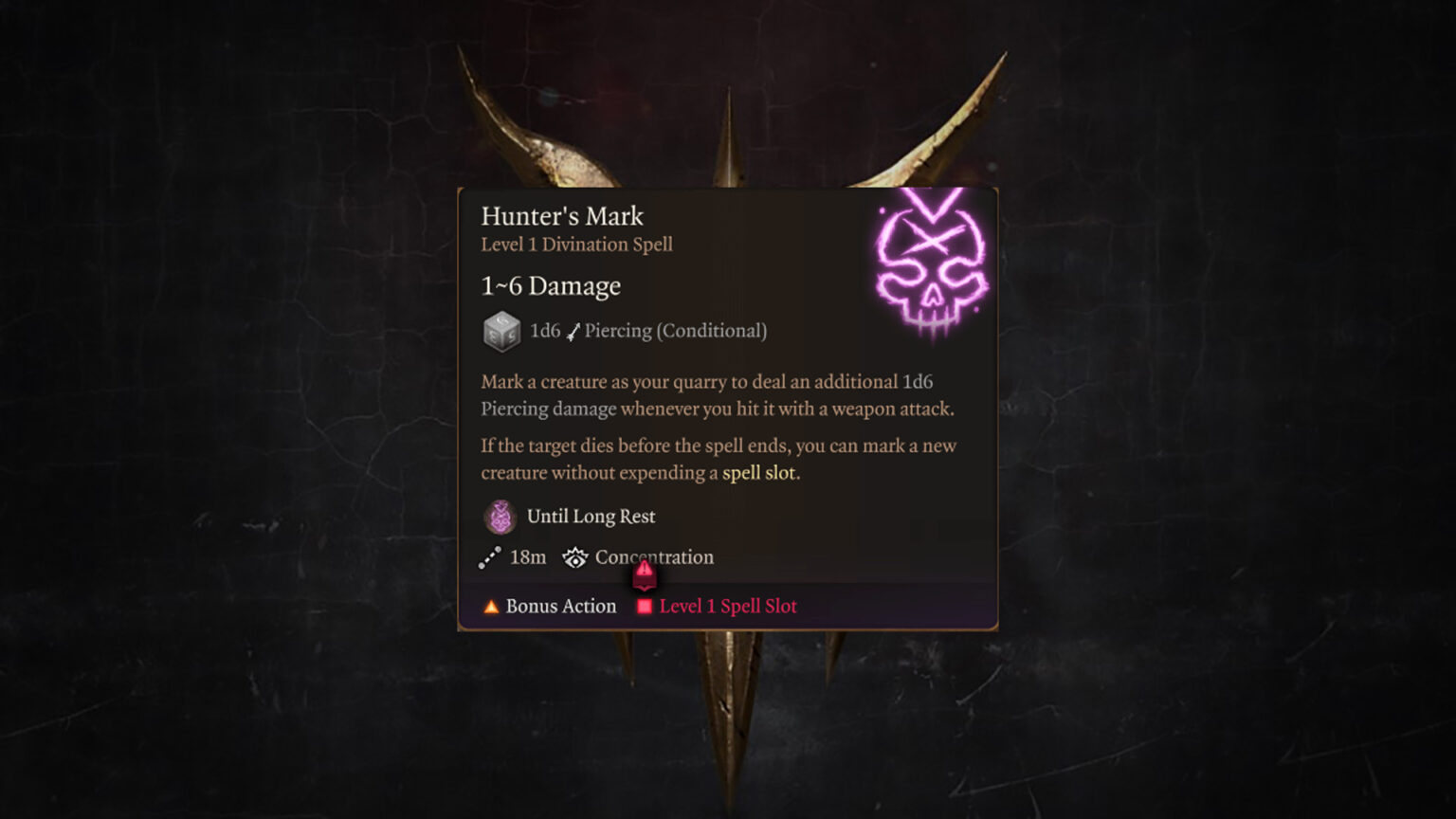Screen dimensions: 1456x819
Task: Click the Concentration requirement label
Action: [x=654, y=557]
